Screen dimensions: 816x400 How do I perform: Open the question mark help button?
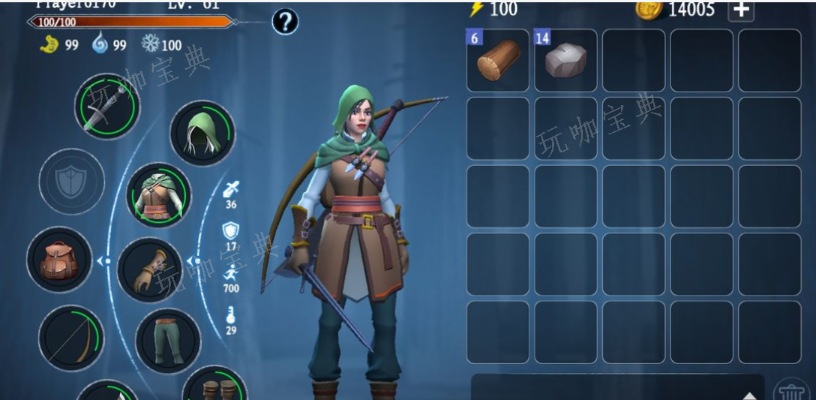coord(285,20)
